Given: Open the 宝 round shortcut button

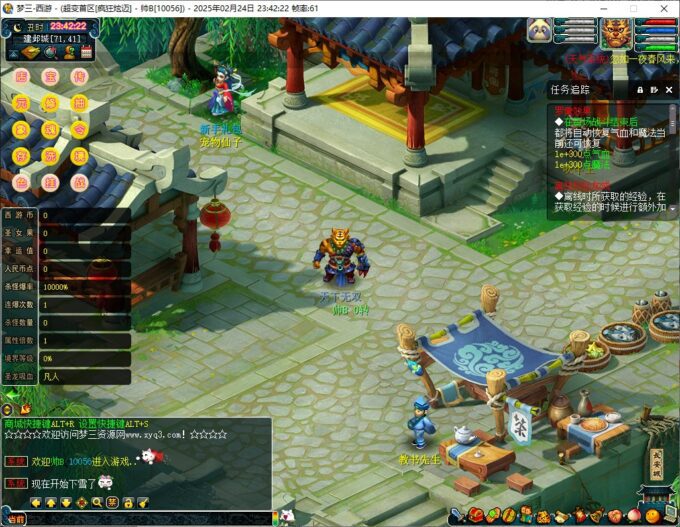Looking at the screenshot, I should tap(50, 77).
